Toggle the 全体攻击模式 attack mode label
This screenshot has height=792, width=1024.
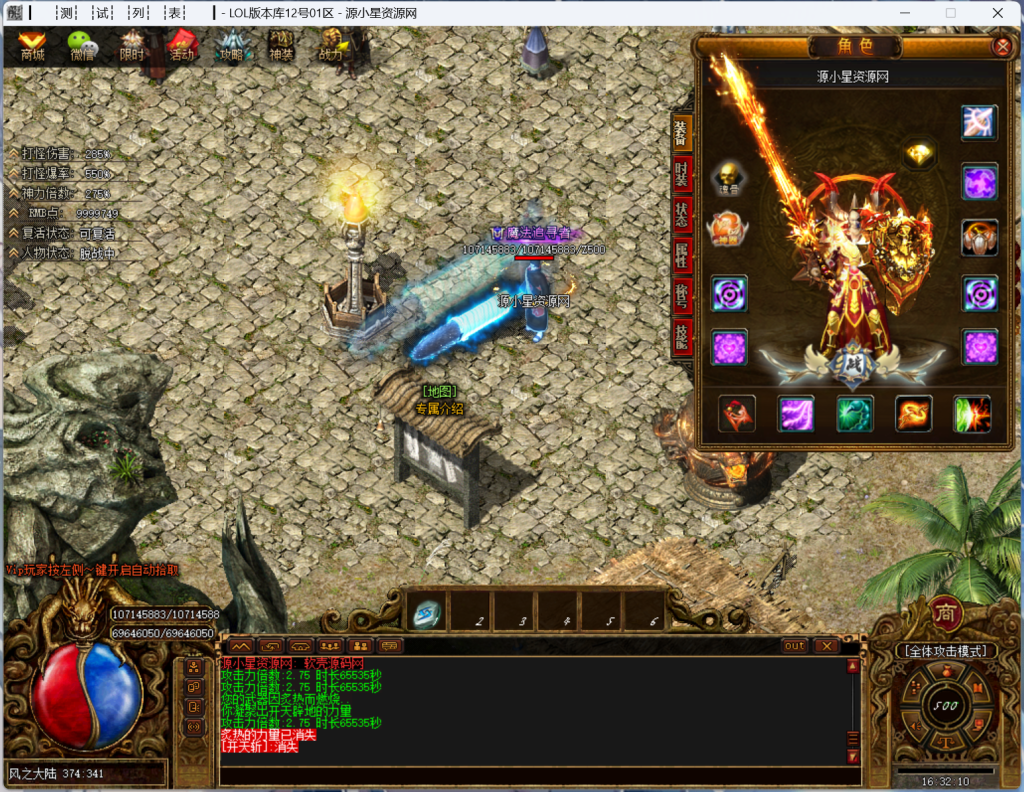coord(946,651)
